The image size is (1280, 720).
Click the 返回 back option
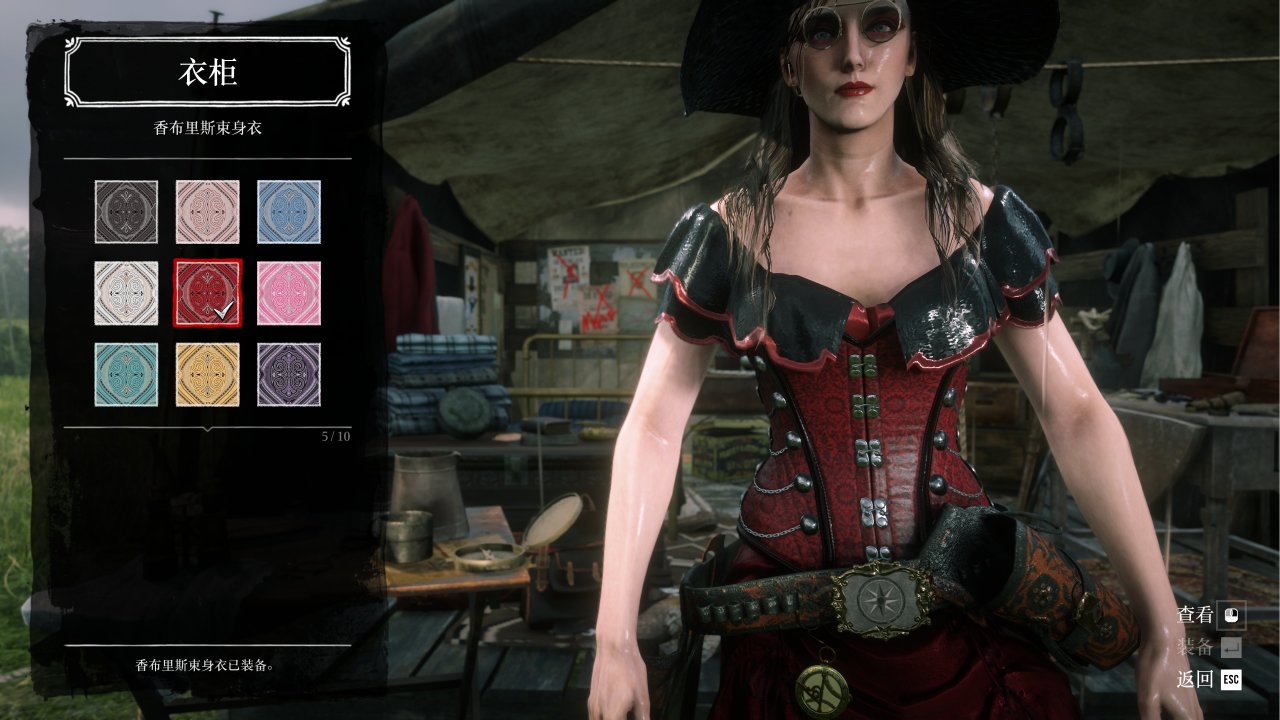tap(1210, 680)
